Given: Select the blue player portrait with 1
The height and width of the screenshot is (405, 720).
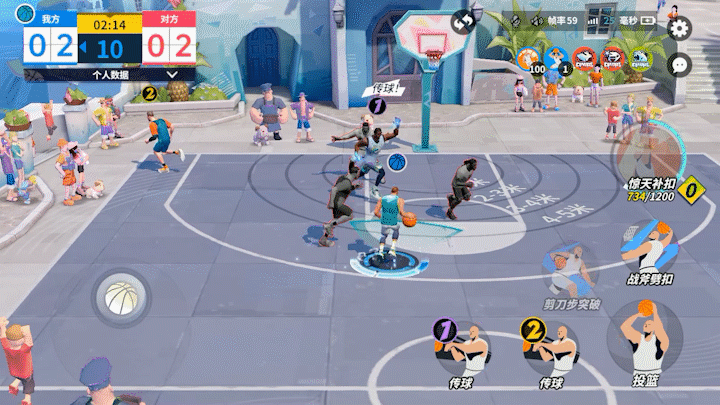Looking at the screenshot, I should (x=556, y=58).
